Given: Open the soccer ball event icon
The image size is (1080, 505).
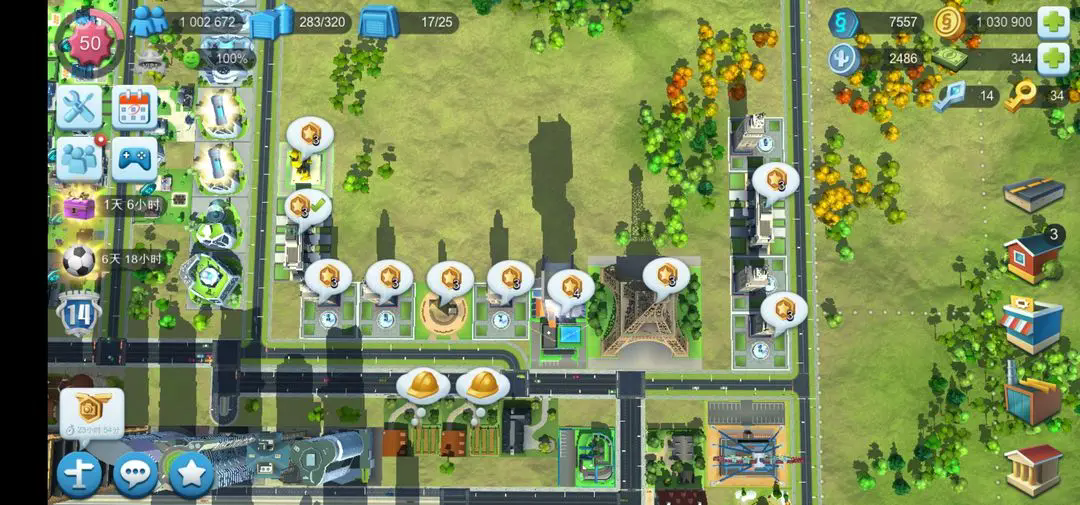Looking at the screenshot, I should click(78, 261).
